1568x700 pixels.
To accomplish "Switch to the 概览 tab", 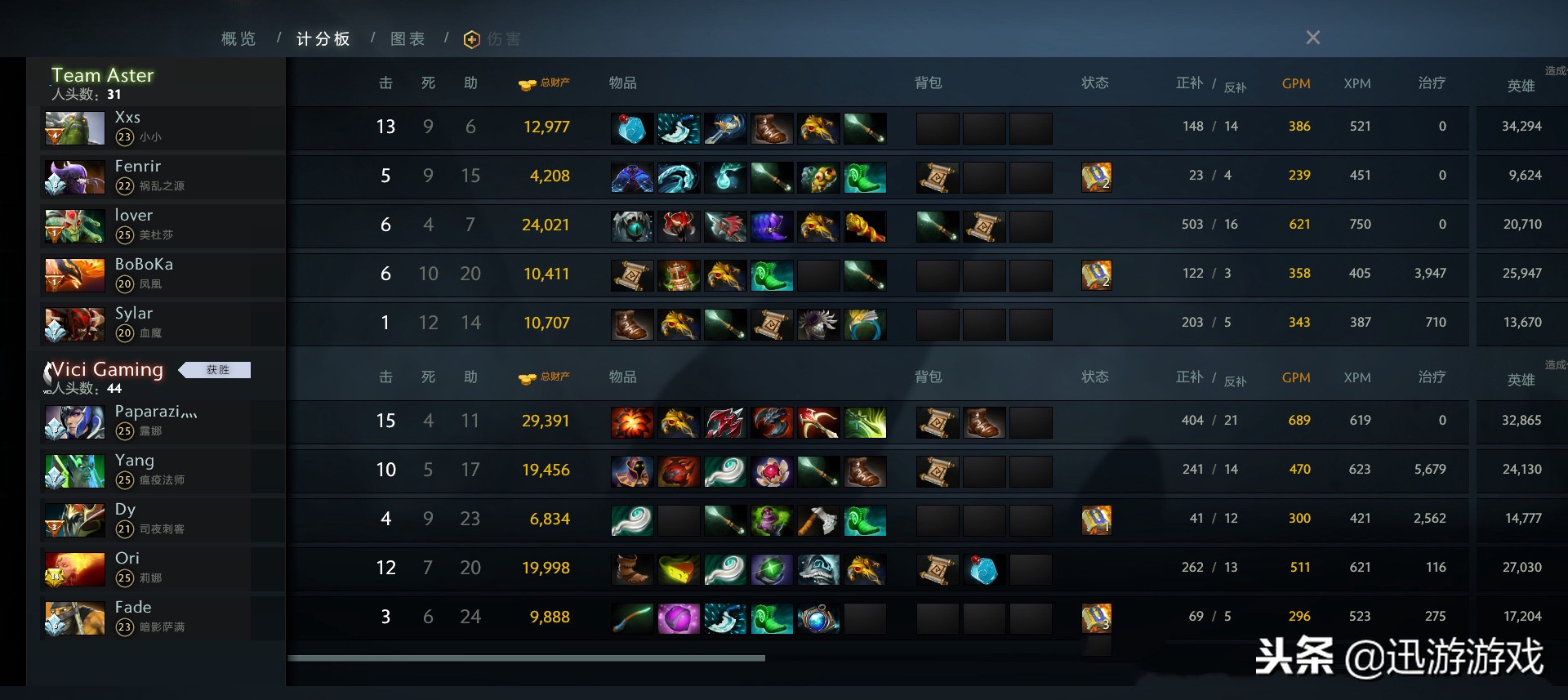I will [x=237, y=38].
